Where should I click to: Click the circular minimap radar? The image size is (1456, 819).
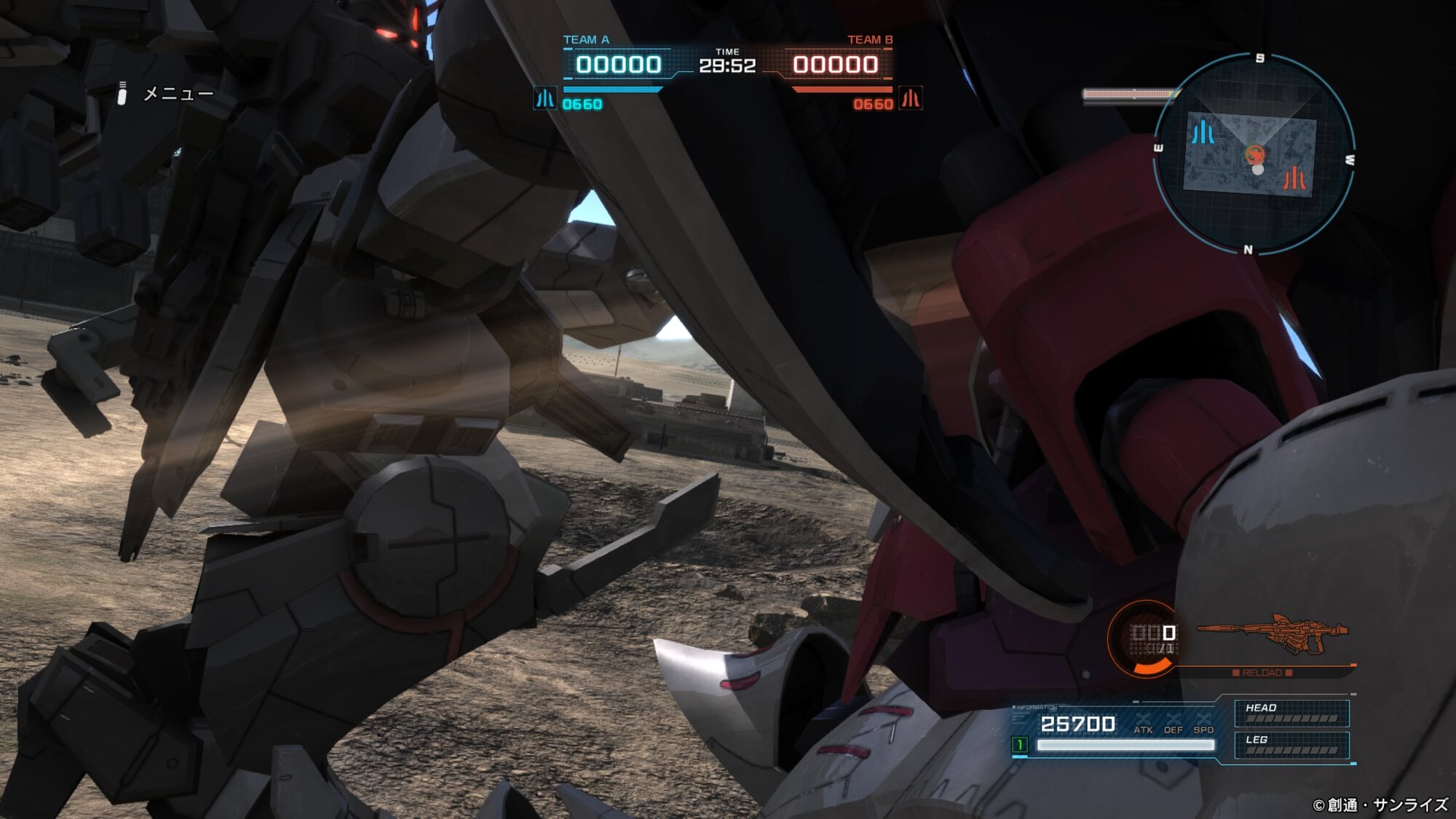[x=1254, y=154]
